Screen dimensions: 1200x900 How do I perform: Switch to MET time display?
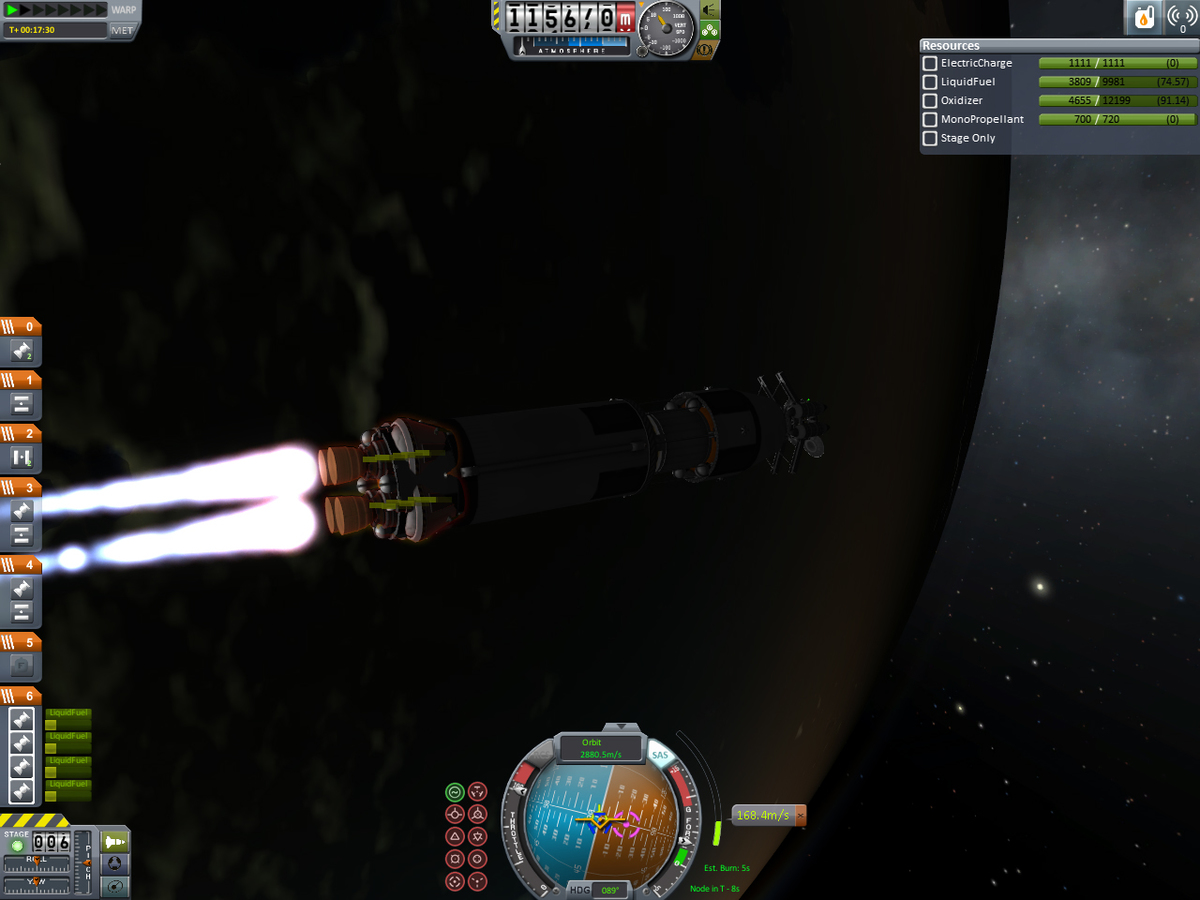pos(123,30)
